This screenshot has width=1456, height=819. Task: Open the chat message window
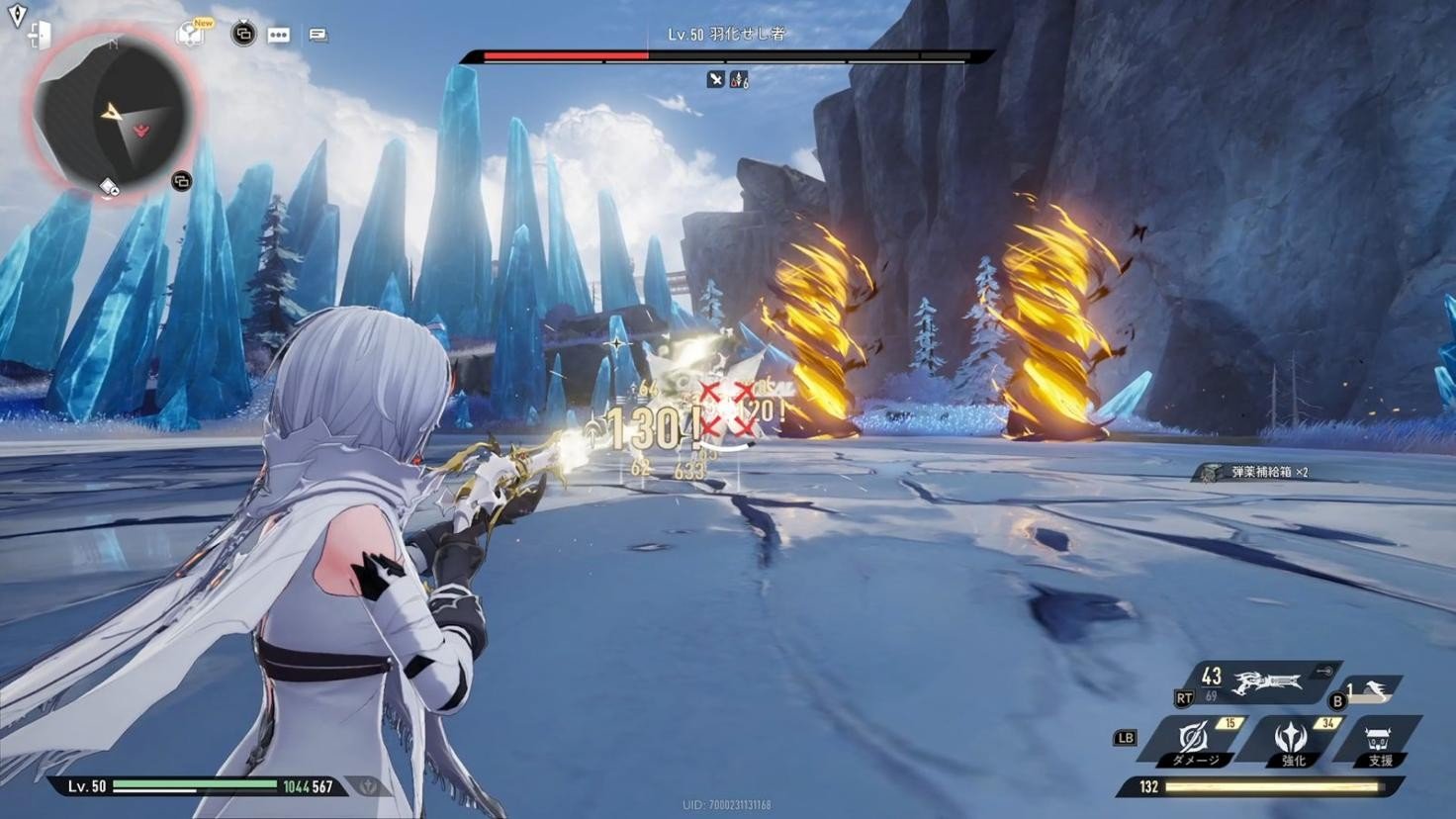tap(318, 36)
